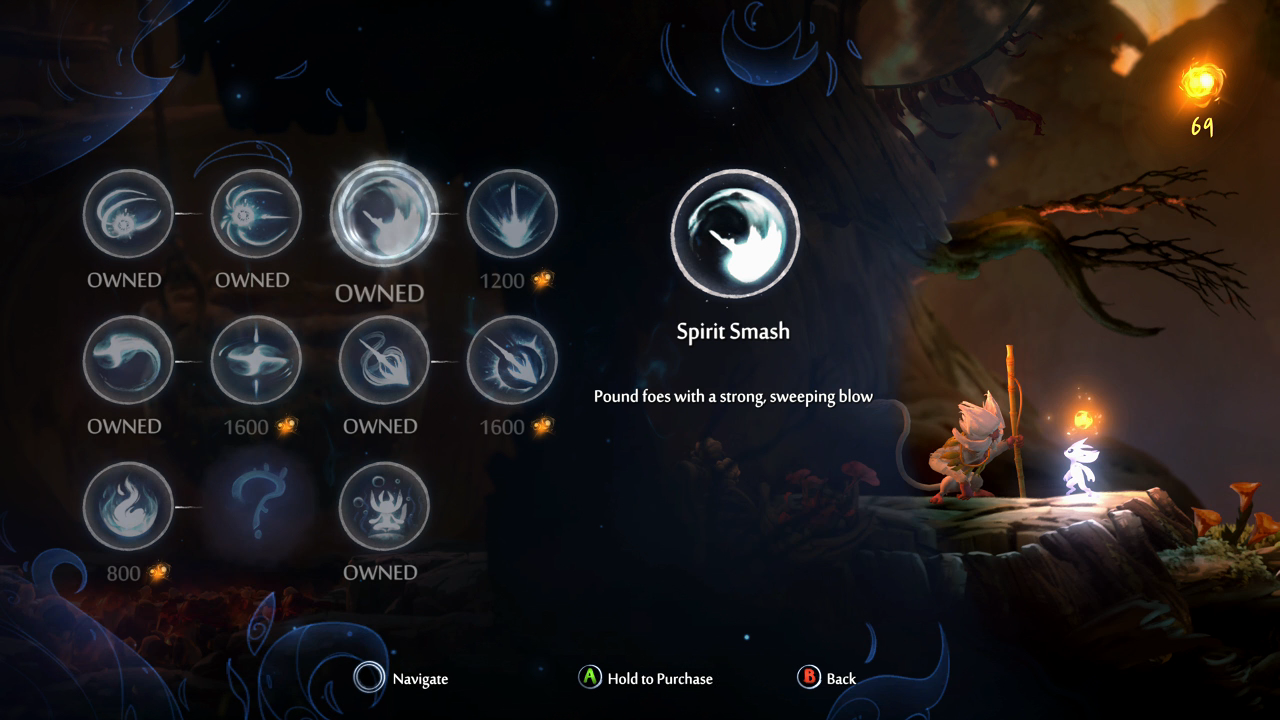Select the owned swirling wisp skill
The height and width of the screenshot is (720, 1280).
click(128, 360)
